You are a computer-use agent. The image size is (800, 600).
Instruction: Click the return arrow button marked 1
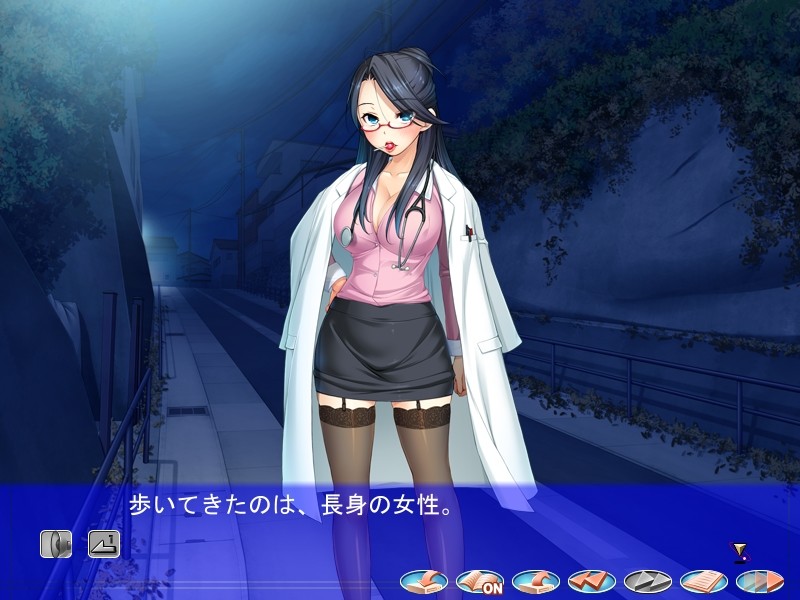104,544
